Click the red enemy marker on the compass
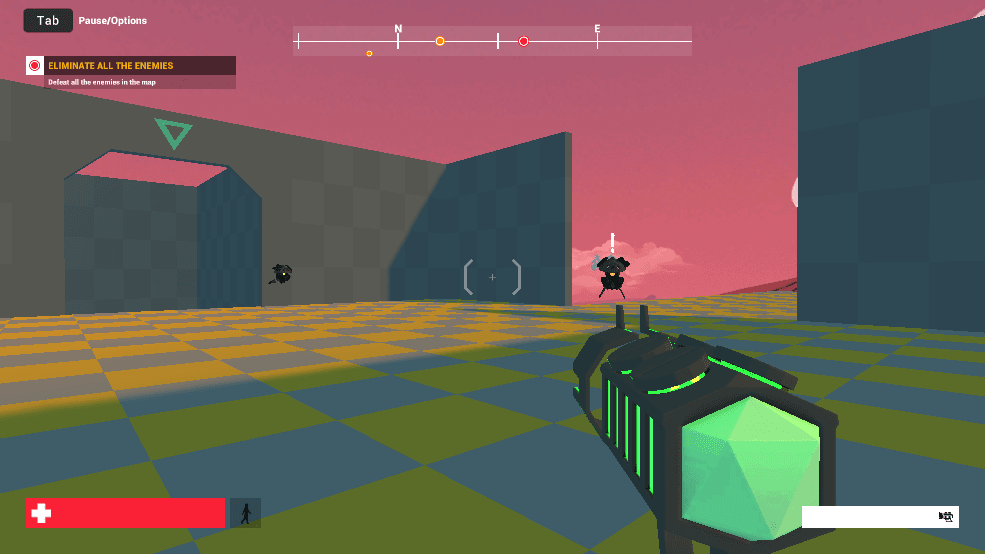Screen dimensions: 985x554 [x=523, y=41]
